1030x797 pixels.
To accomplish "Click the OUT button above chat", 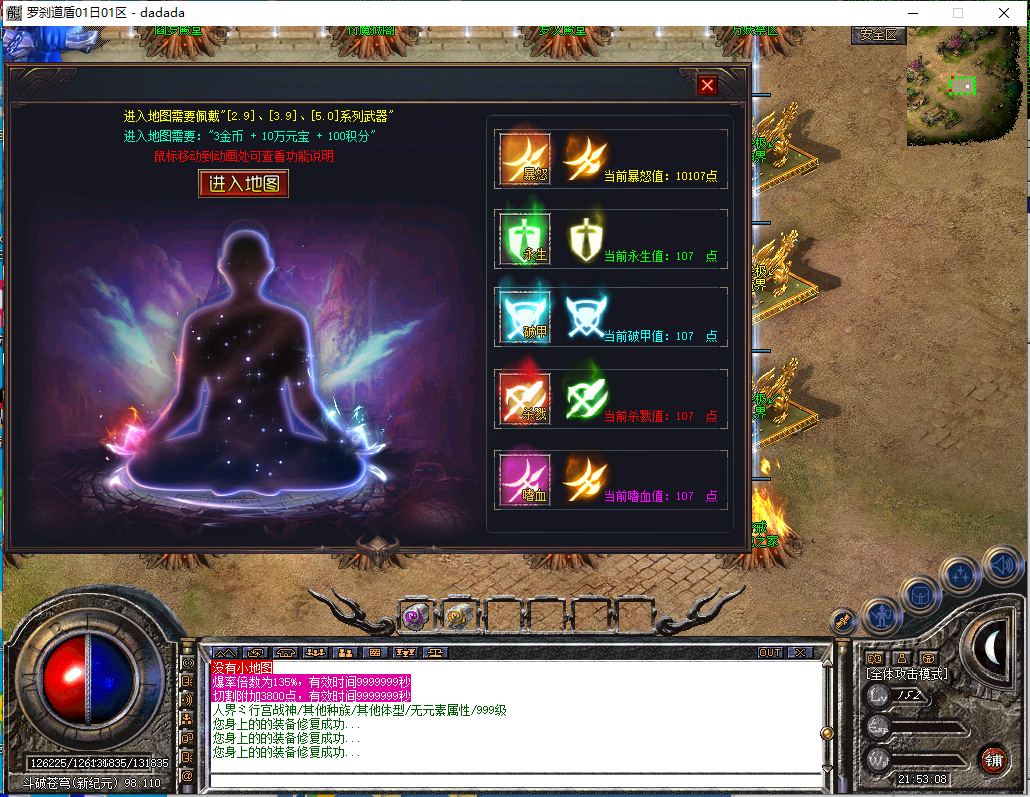I will tap(769, 652).
